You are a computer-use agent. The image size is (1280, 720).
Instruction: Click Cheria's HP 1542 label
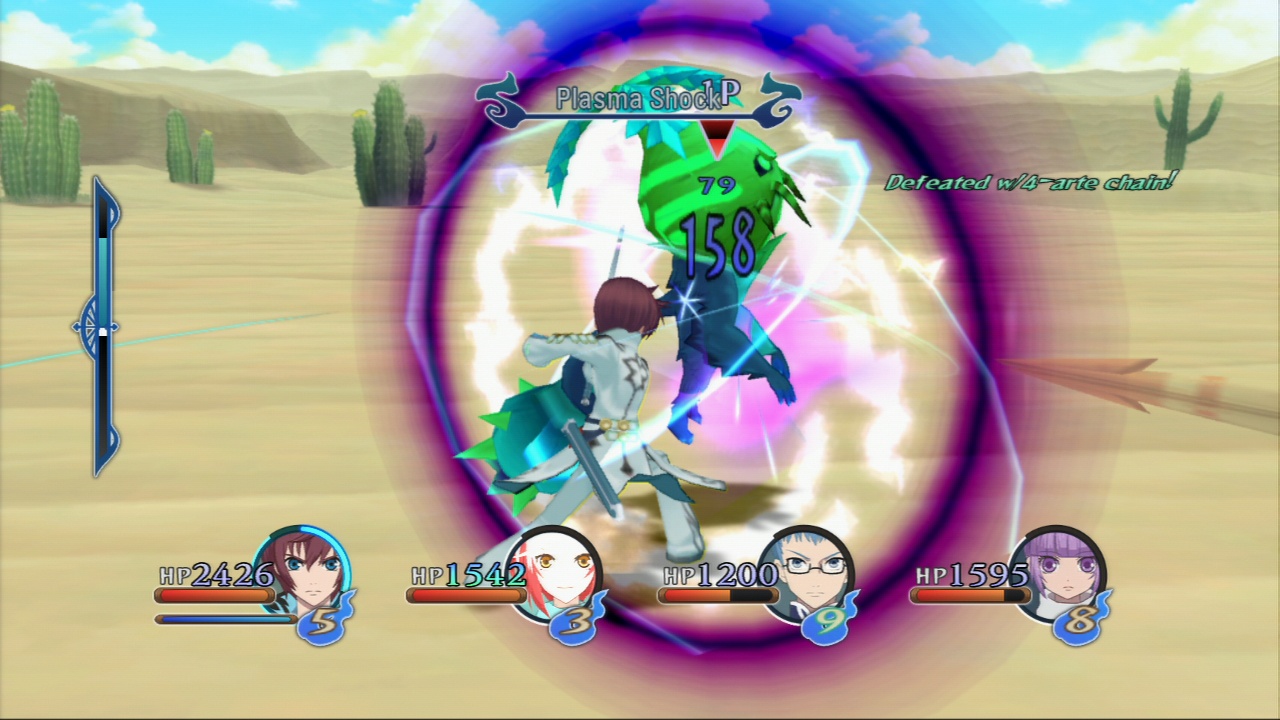click(467, 576)
